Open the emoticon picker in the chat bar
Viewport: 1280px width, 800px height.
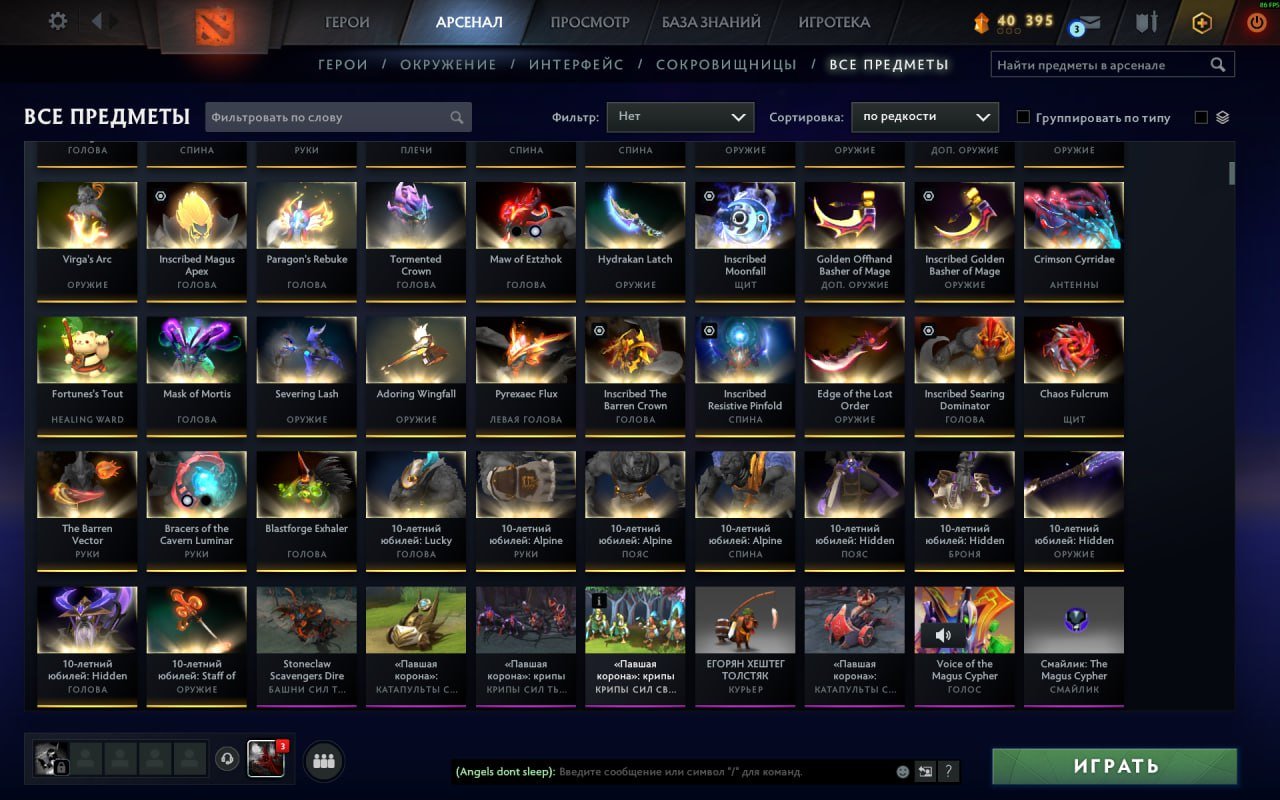pos(901,771)
